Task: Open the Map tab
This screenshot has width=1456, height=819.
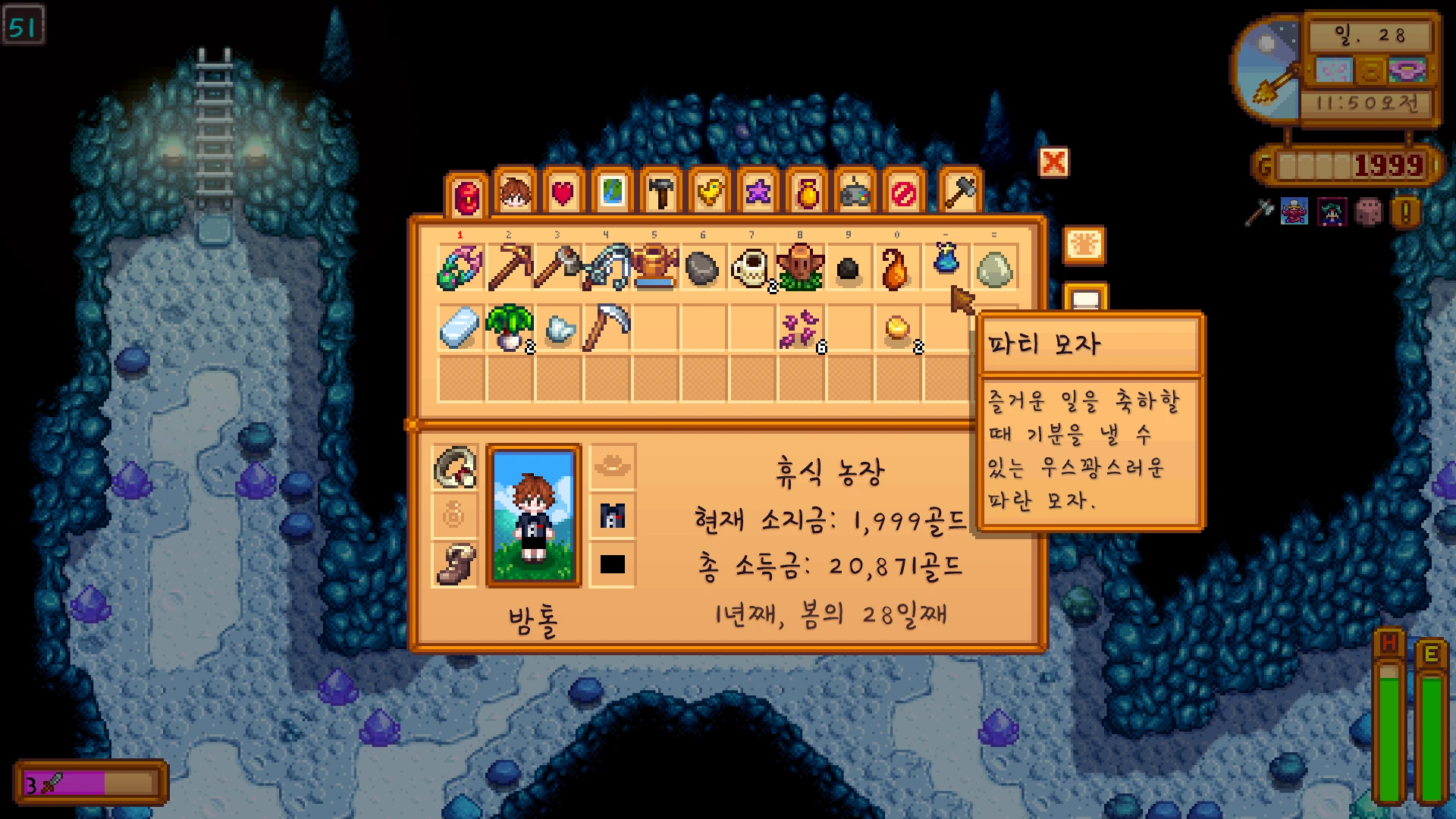Action: coord(612,193)
